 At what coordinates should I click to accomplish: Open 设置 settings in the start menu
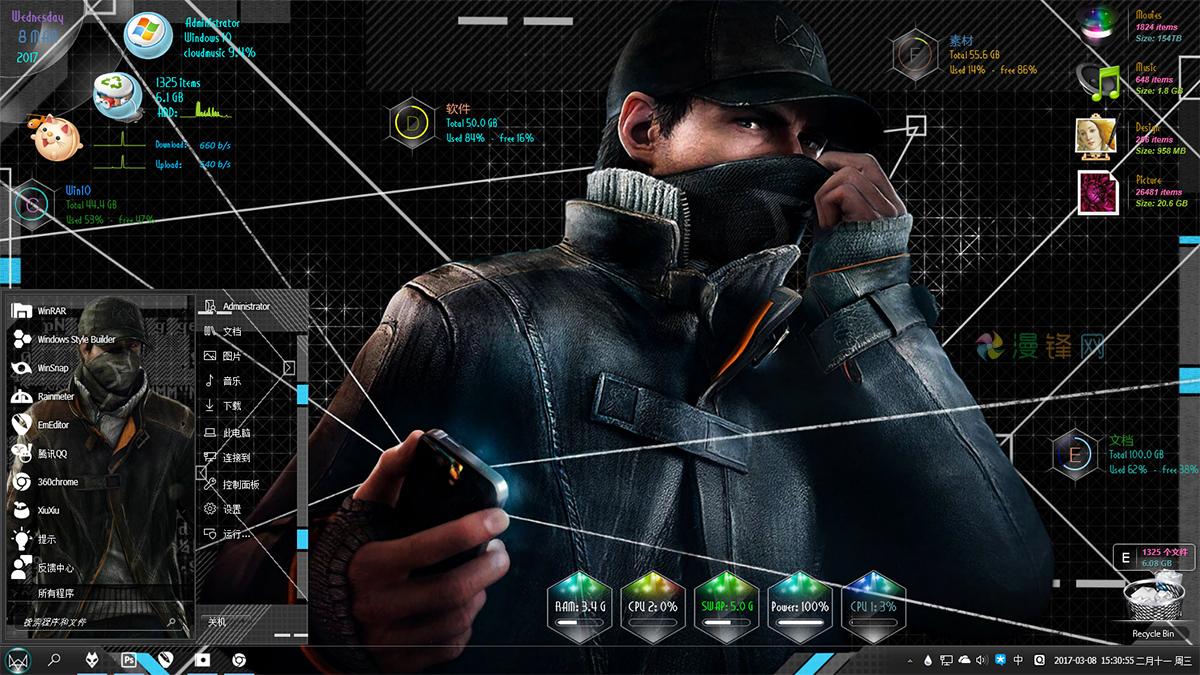click(231, 509)
